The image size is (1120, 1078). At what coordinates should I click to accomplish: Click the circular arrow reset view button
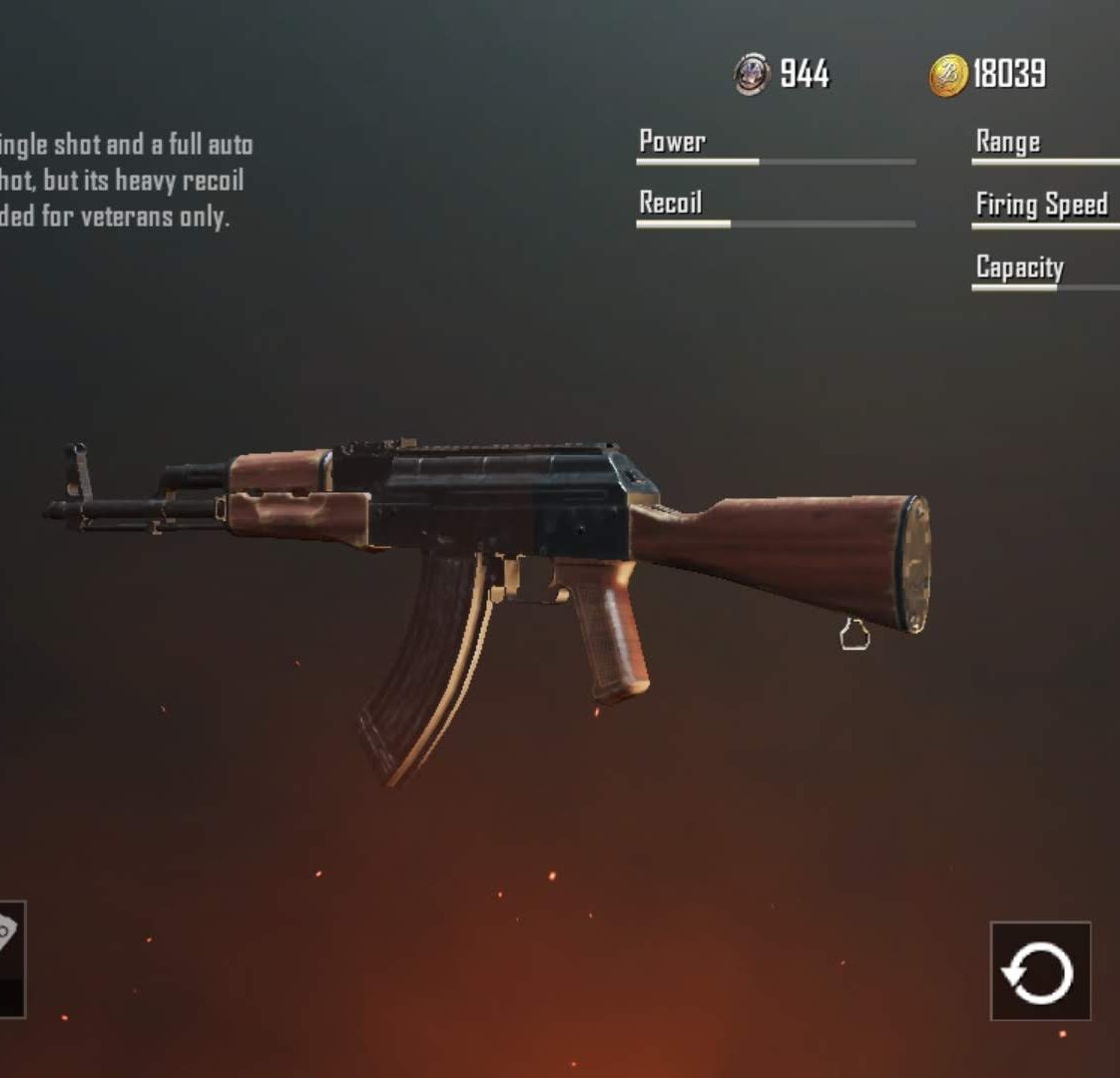point(1039,971)
